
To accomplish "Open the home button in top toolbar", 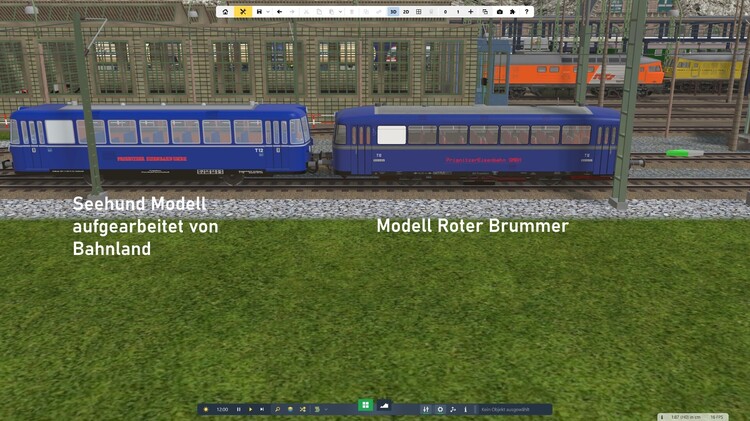I will tap(225, 12).
